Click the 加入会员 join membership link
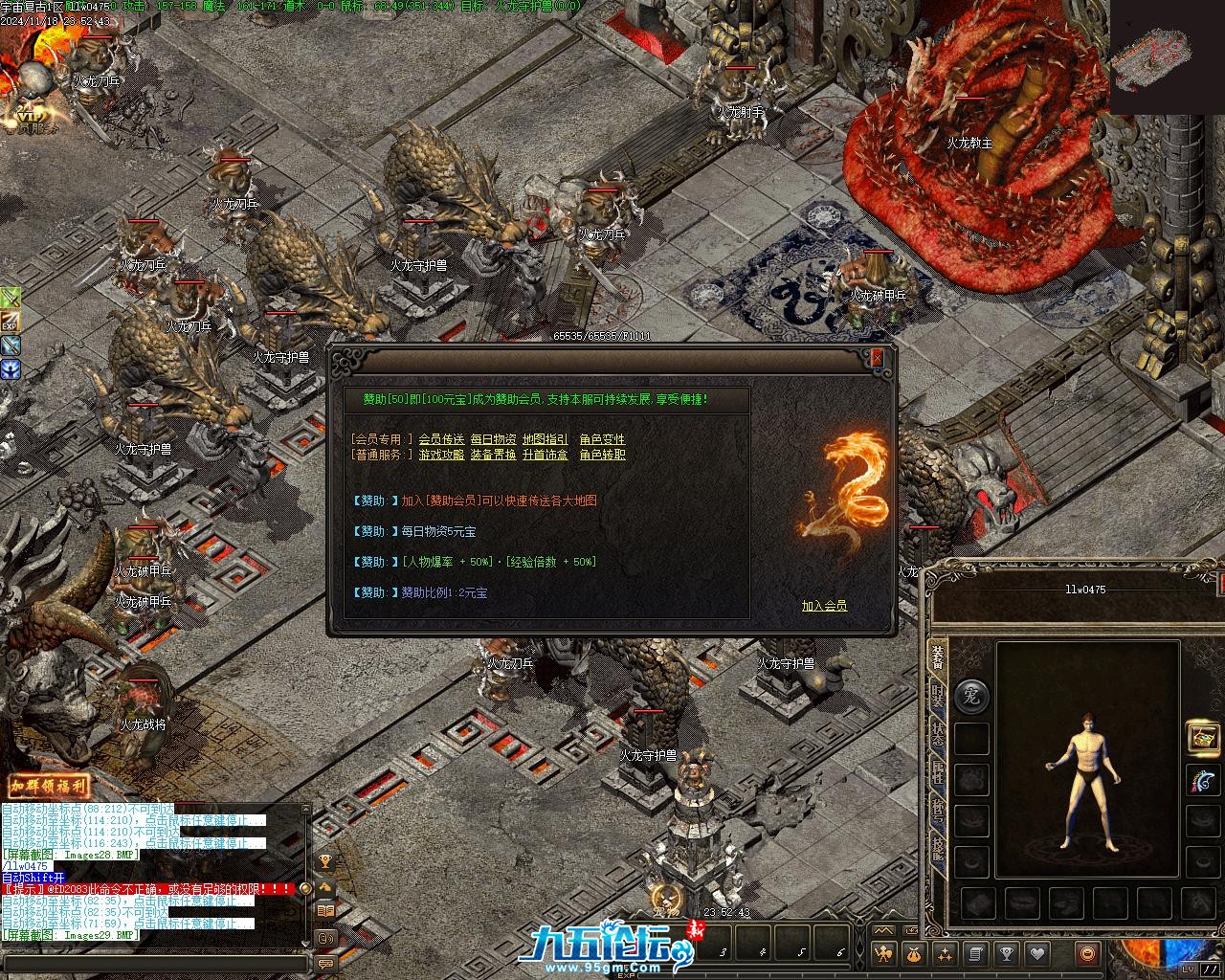This screenshot has width=1225, height=980. [824, 606]
